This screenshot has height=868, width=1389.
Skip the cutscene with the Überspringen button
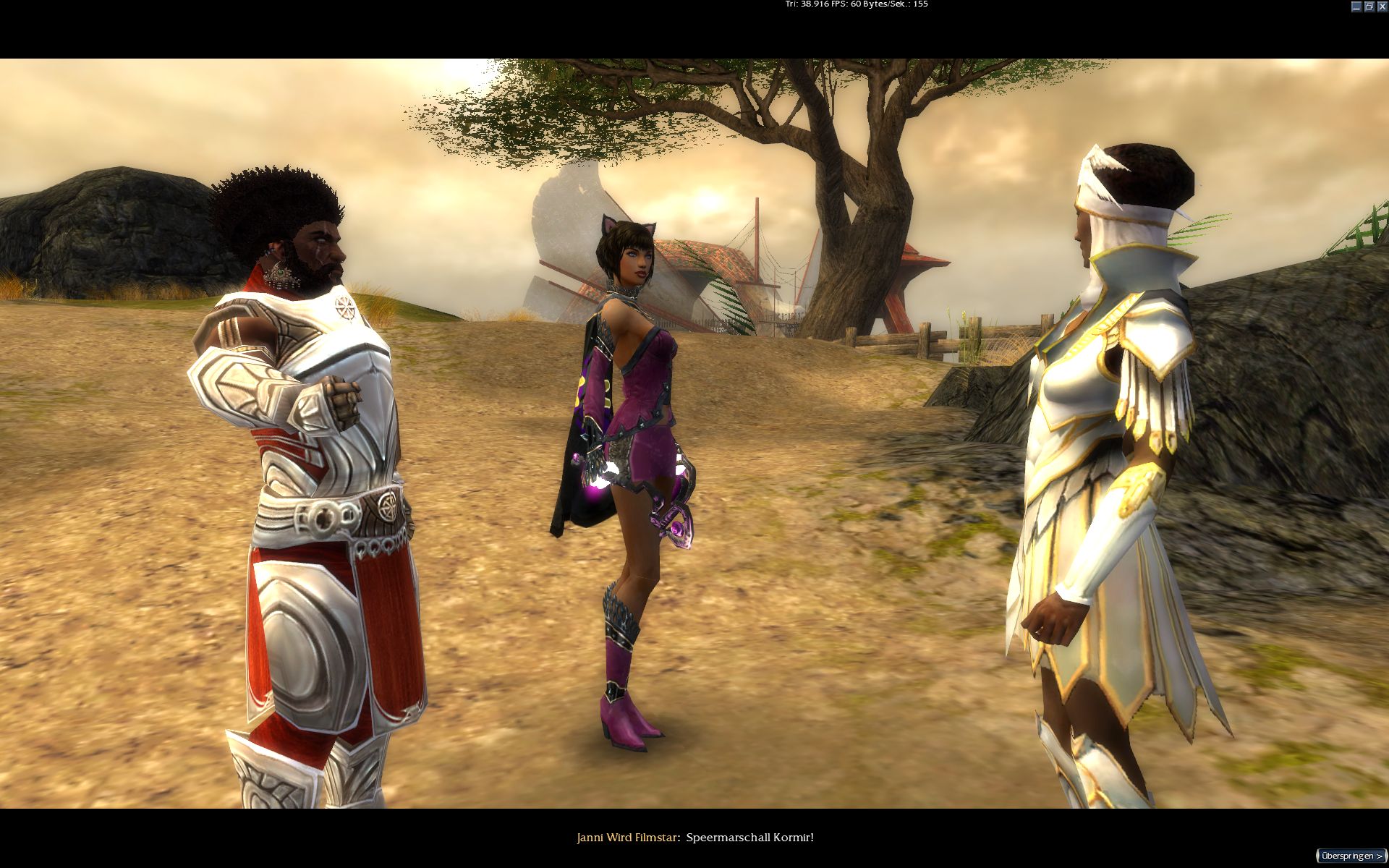coord(1351,856)
